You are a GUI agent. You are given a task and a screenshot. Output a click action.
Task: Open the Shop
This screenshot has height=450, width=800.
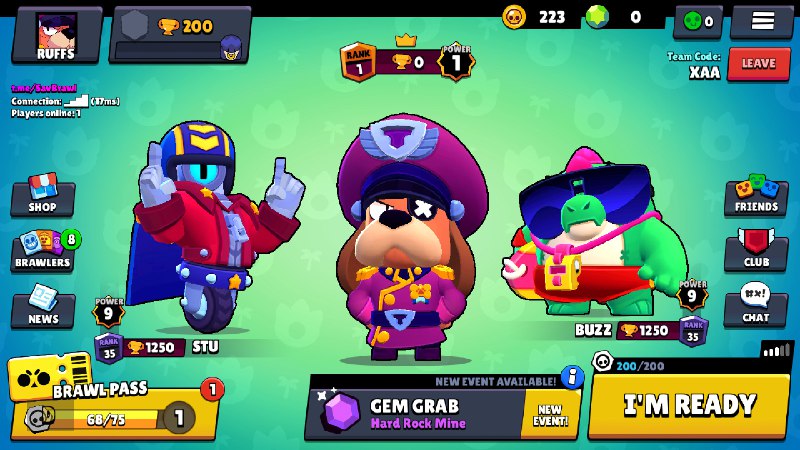coord(42,196)
